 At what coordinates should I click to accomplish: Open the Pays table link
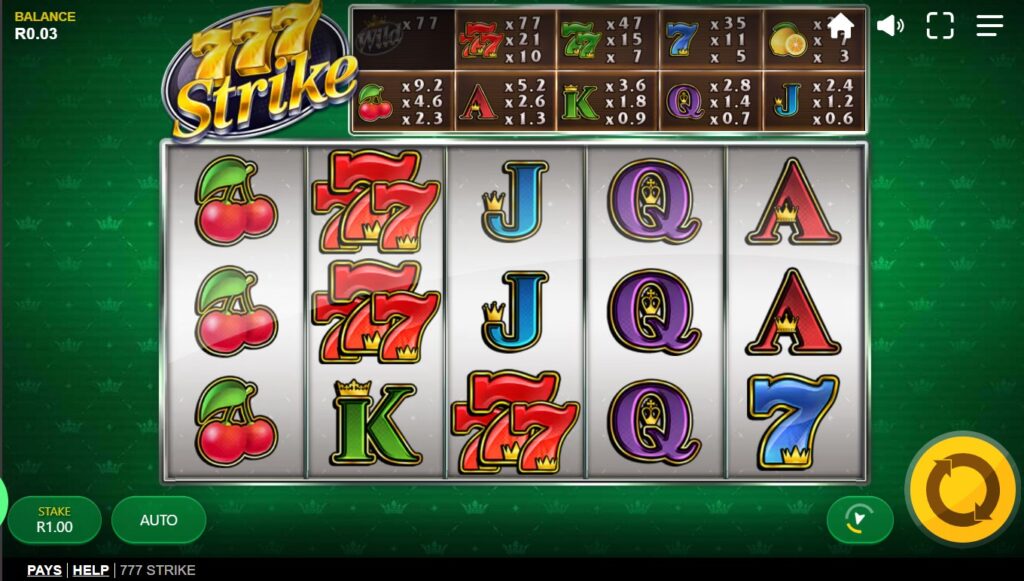coord(44,570)
